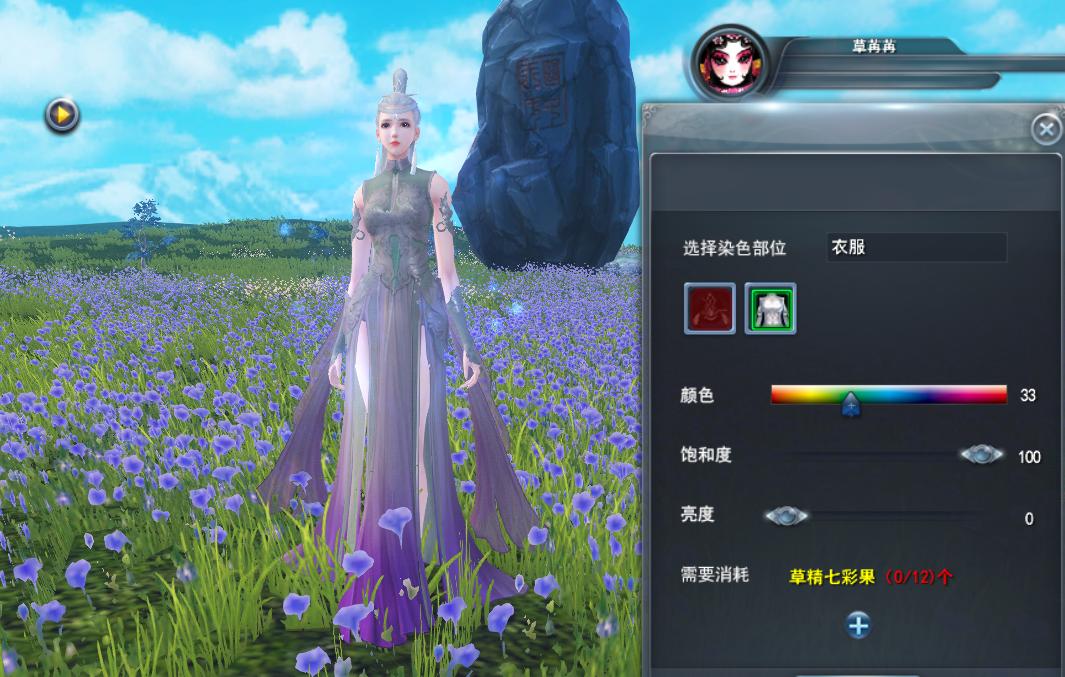1065x677 pixels.
Task: Click the 亮度 brightness slider handle
Action: [786, 517]
